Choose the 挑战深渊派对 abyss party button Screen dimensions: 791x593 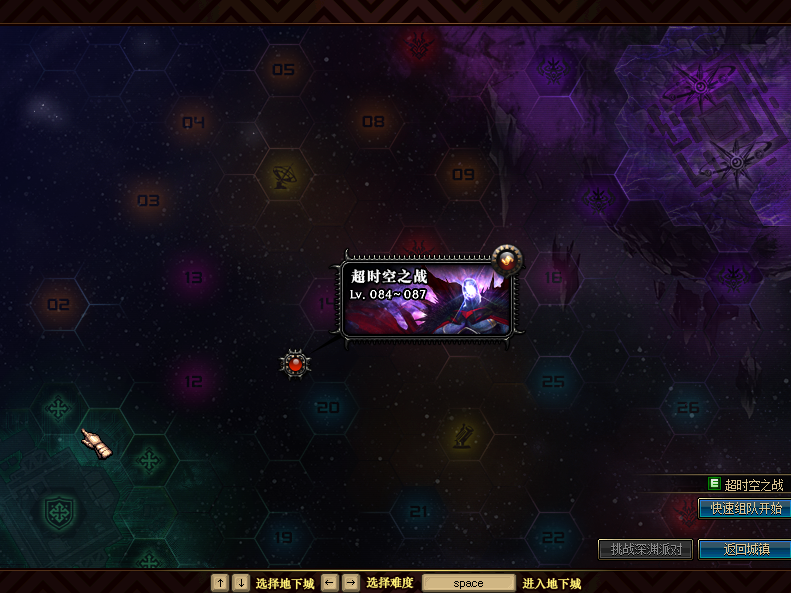tap(645, 550)
